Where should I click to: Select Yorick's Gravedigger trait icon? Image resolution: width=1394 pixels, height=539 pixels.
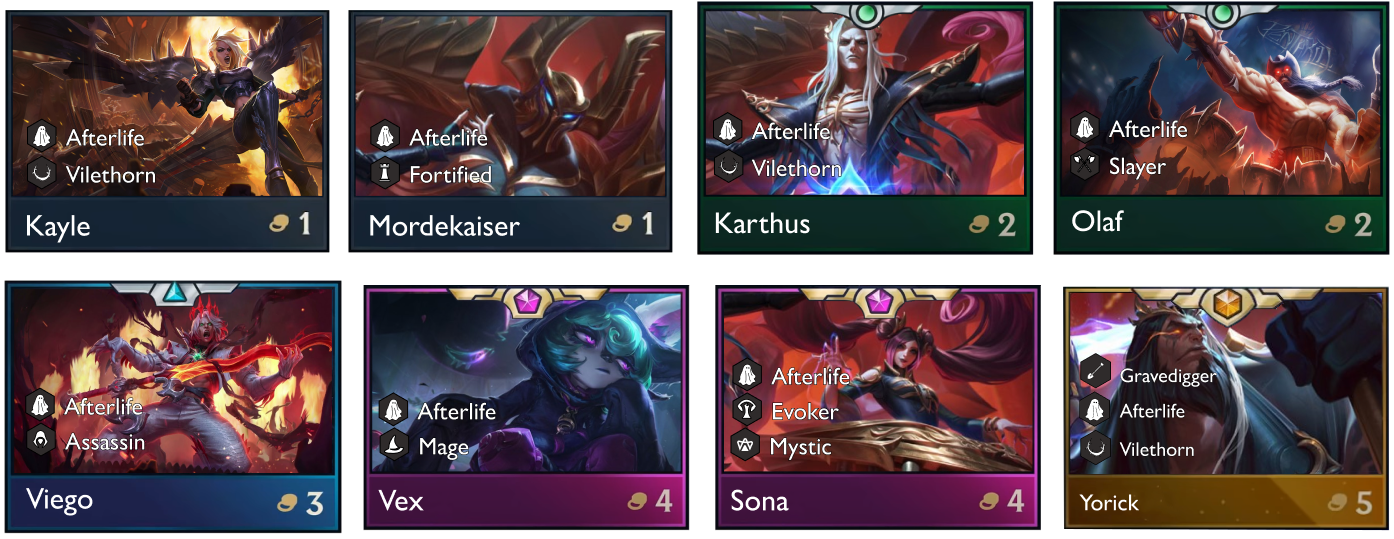pos(1095,373)
